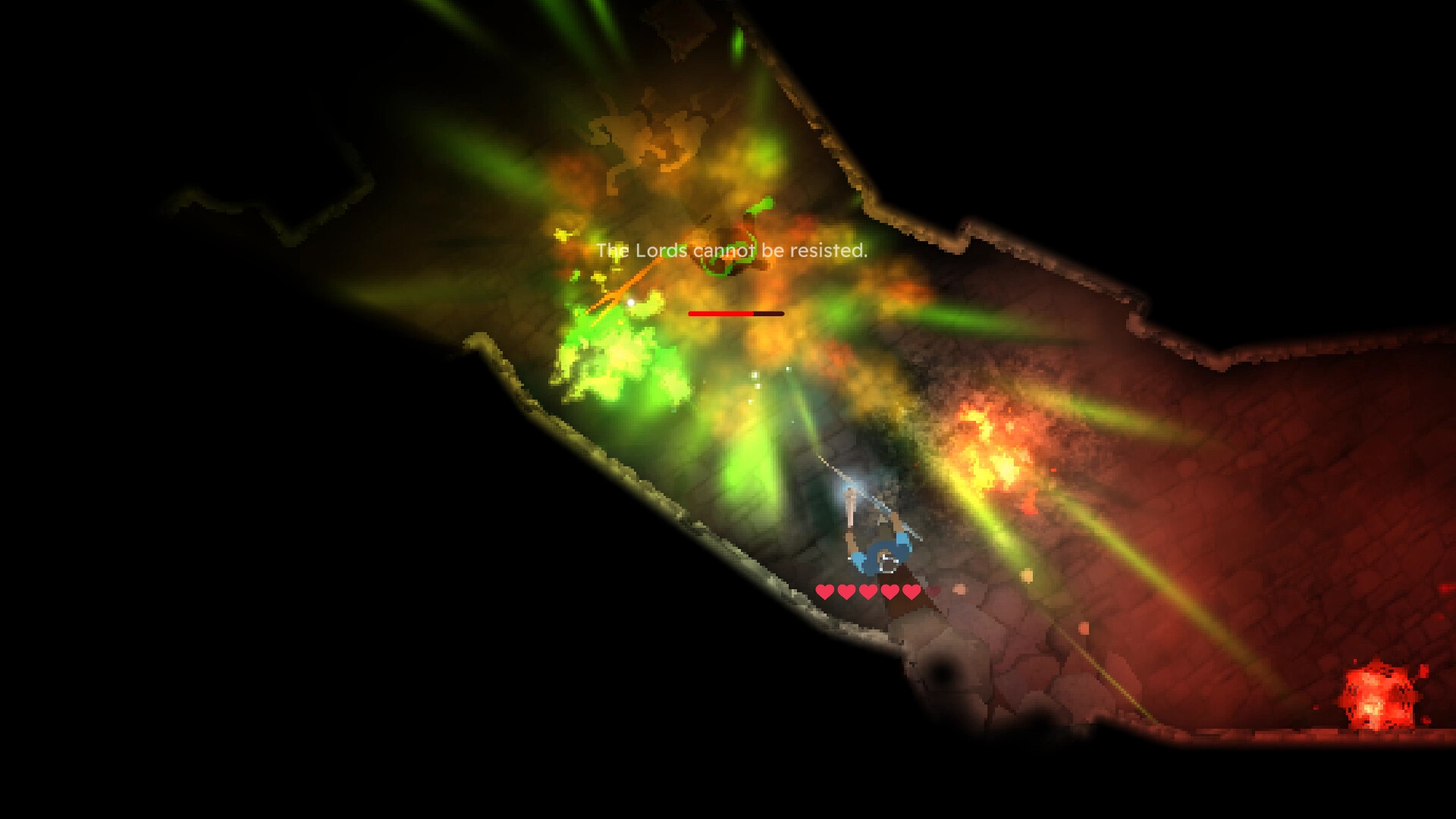Click the red portion of the enemy health bar
This screenshot has height=819, width=1456.
[x=720, y=313]
